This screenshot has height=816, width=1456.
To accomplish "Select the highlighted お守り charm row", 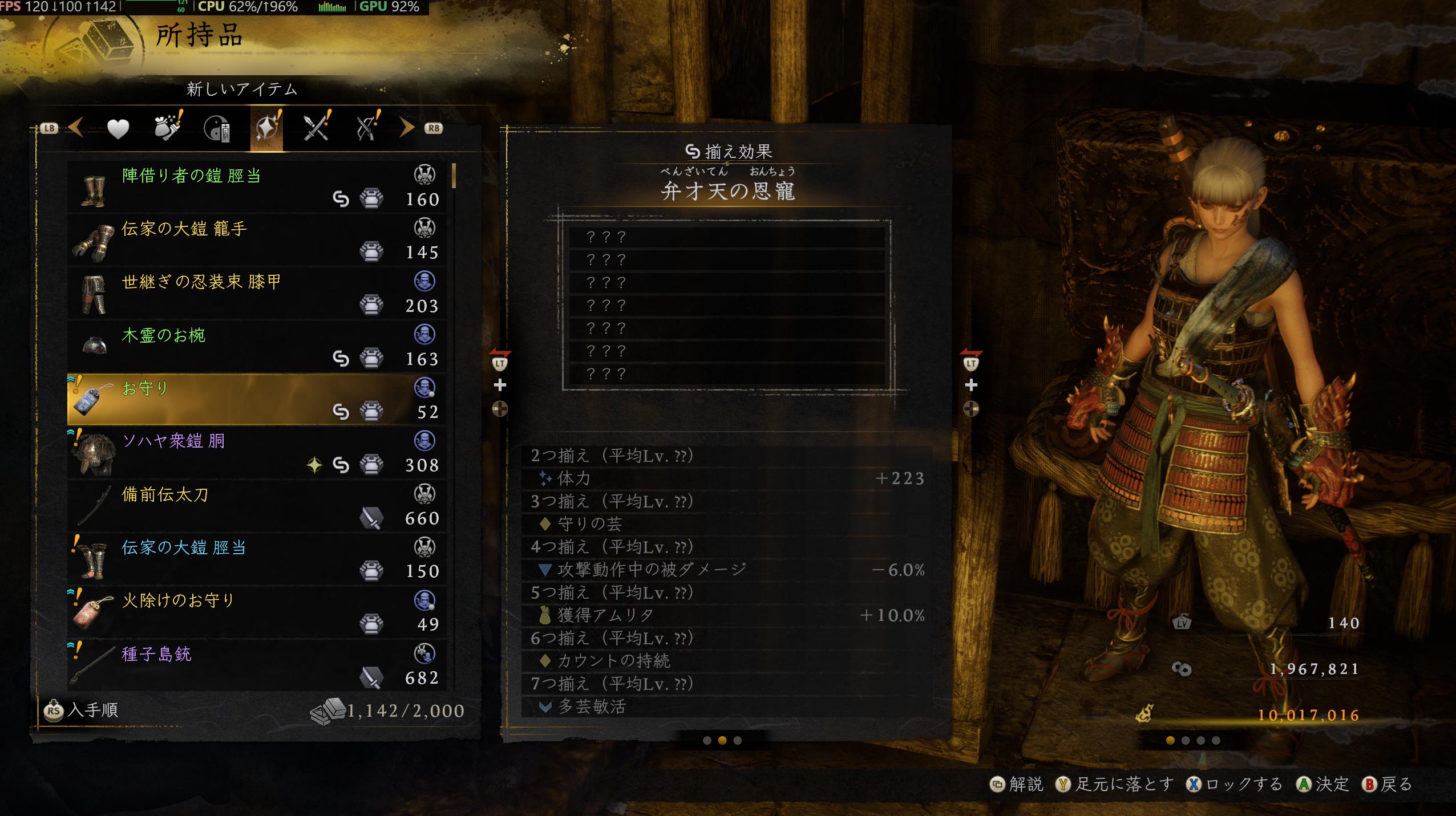I will point(257,399).
